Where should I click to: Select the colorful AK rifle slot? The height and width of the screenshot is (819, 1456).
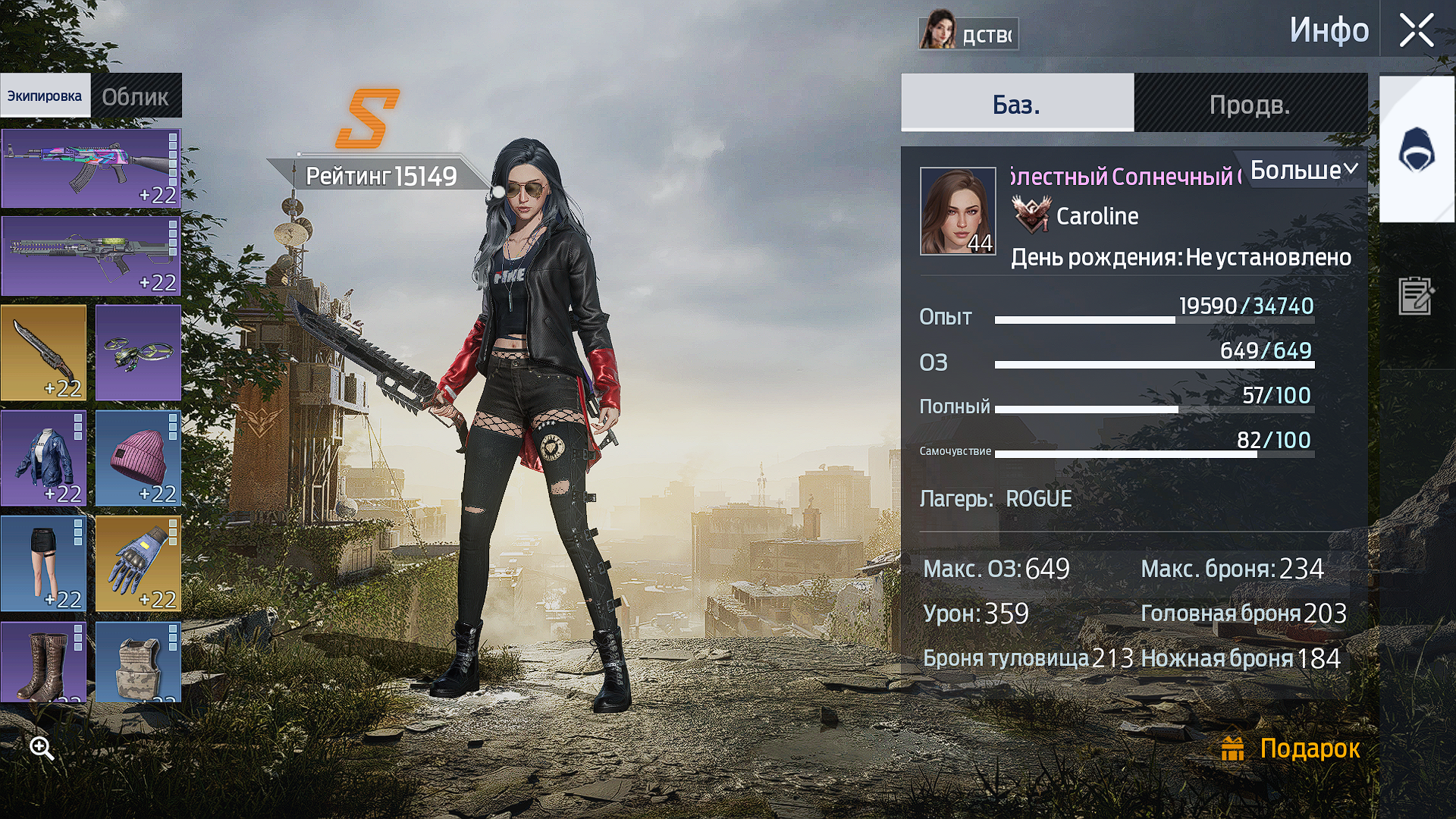(x=90, y=168)
